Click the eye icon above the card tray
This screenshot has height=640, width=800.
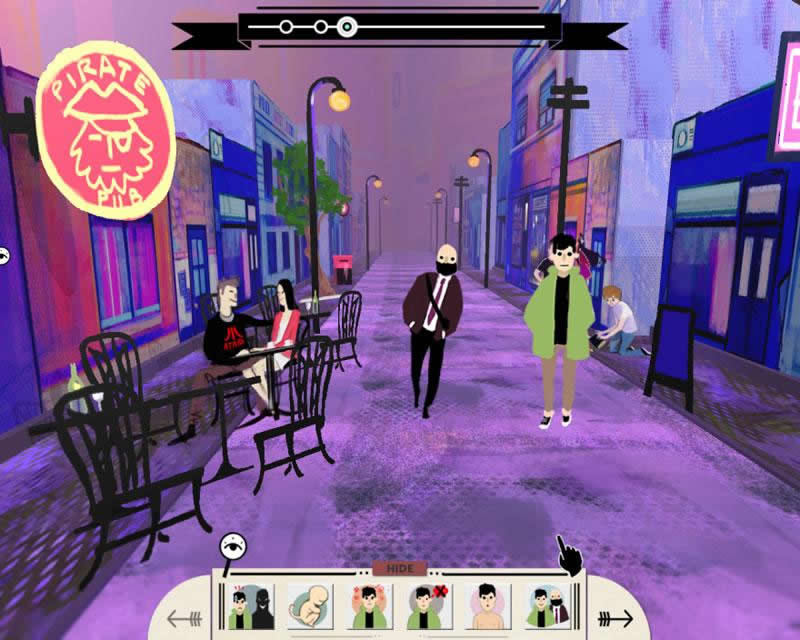pos(234,547)
